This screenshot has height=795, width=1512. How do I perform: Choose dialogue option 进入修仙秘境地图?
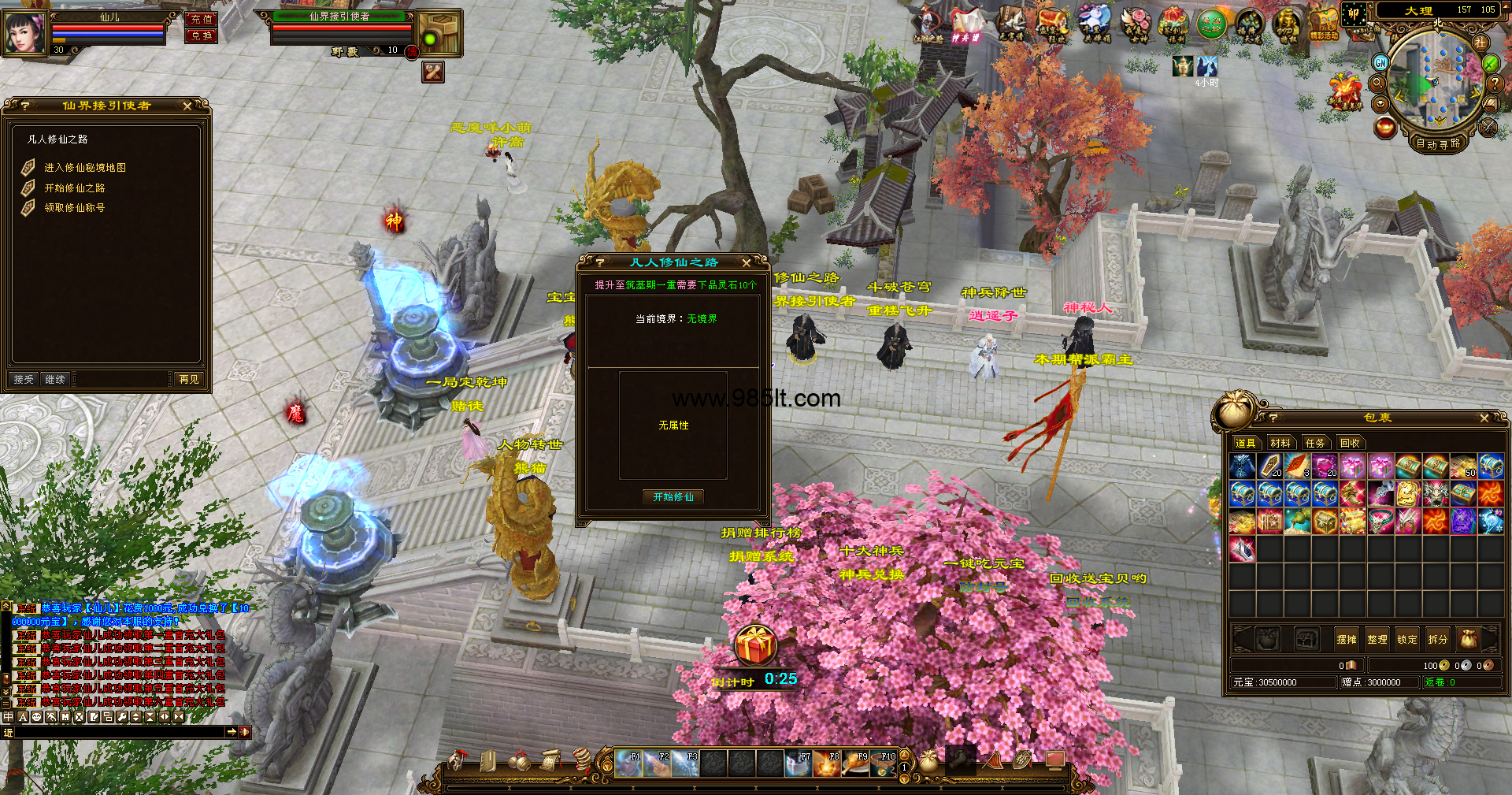coord(84,168)
